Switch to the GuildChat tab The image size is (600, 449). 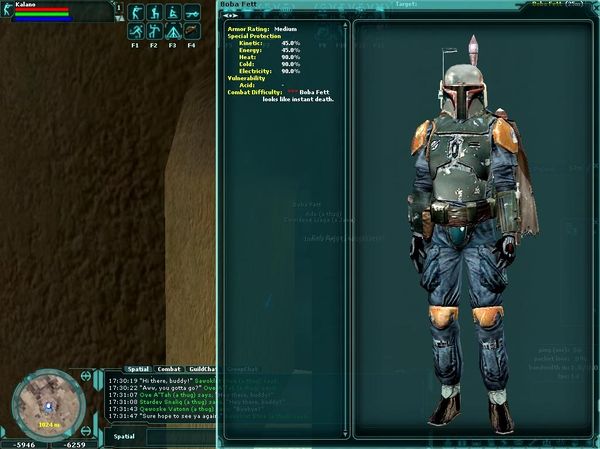pyautogui.click(x=203, y=369)
